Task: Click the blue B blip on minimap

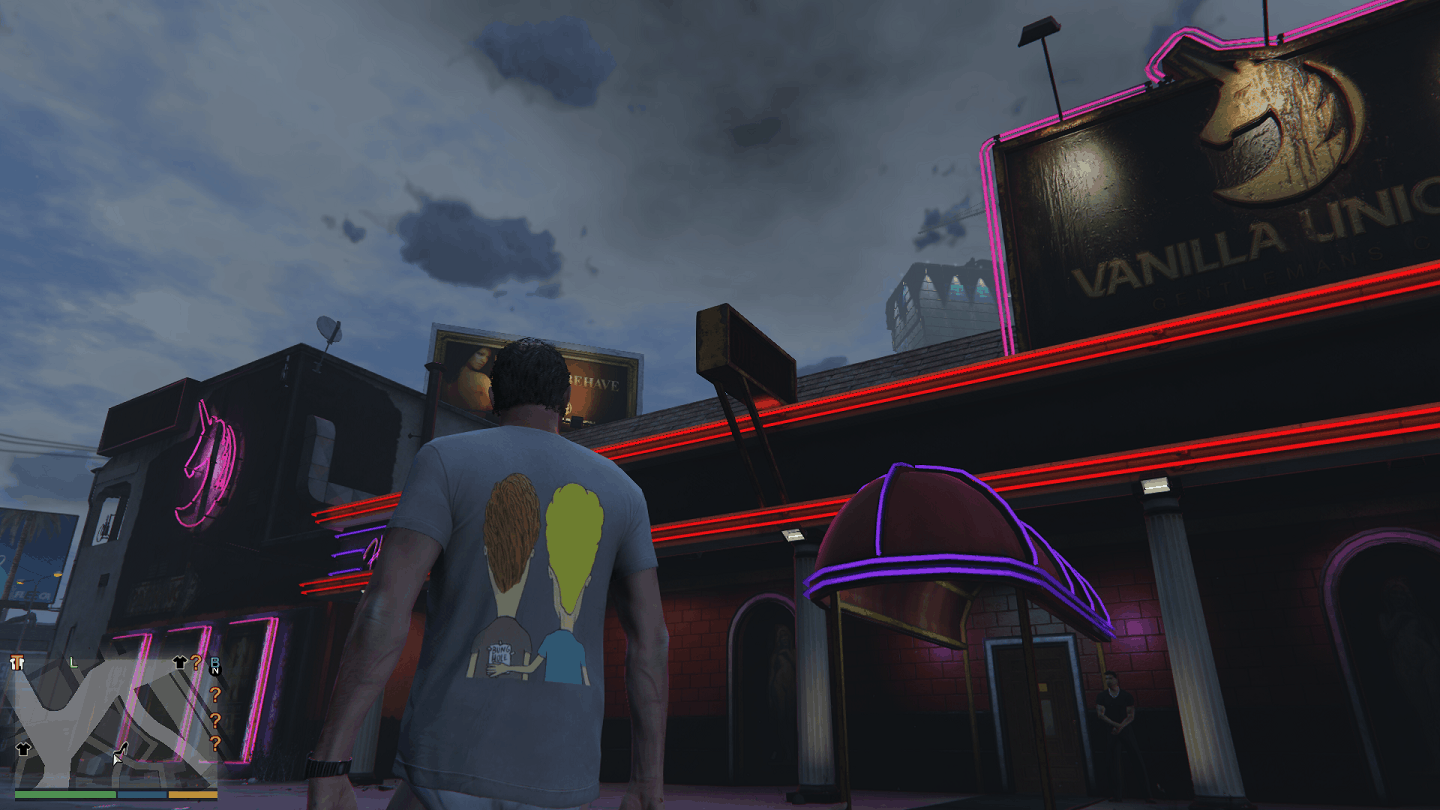Action: pos(214,663)
